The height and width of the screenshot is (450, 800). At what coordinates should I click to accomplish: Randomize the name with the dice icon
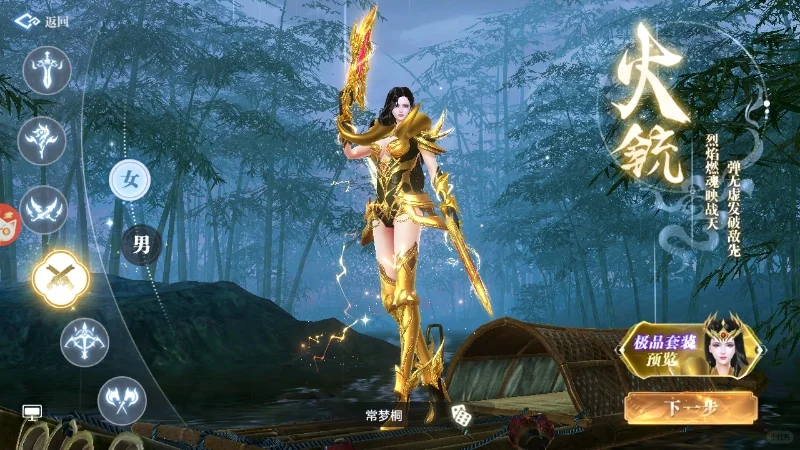point(462,414)
